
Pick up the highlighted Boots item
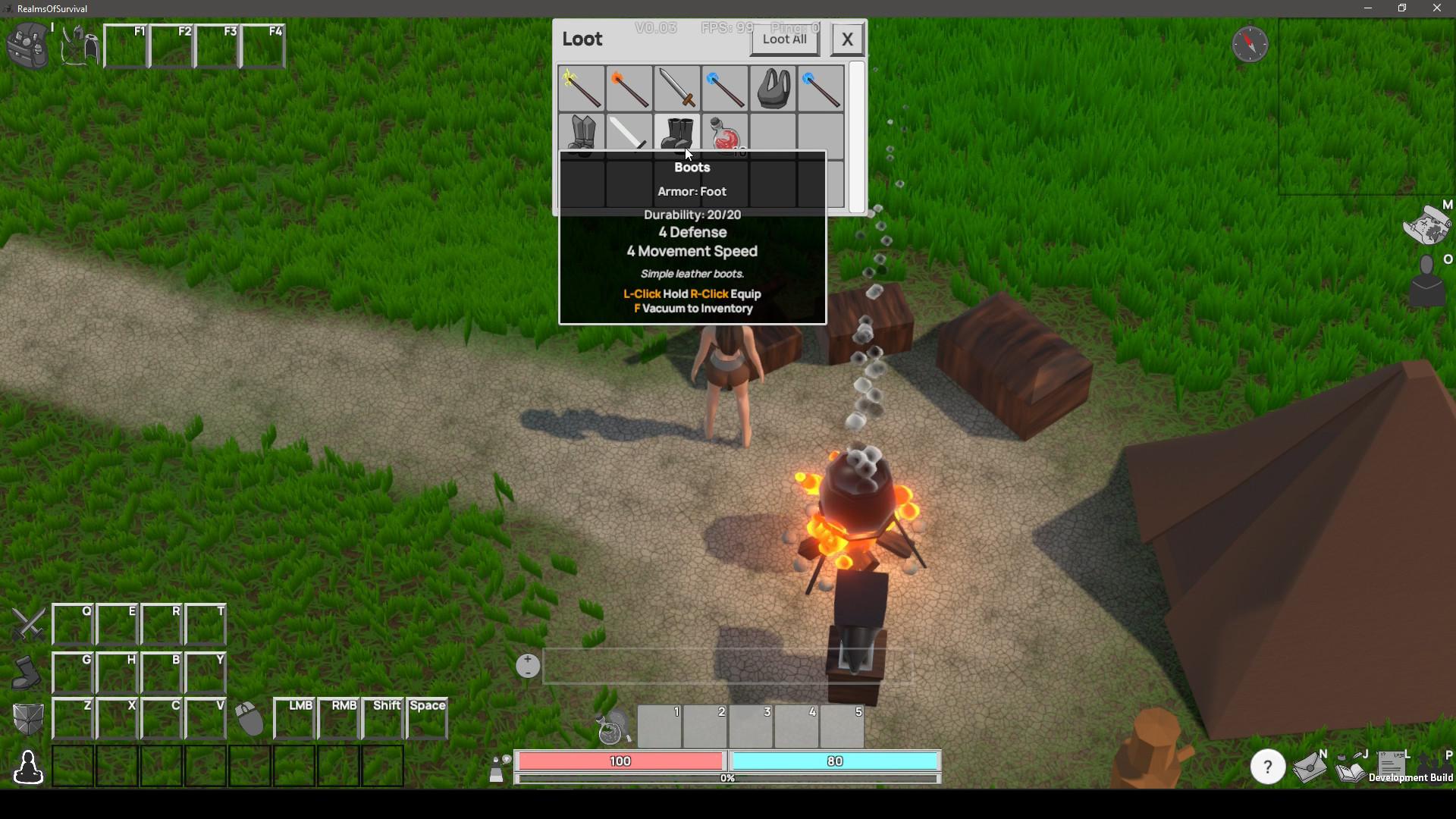[x=677, y=135]
